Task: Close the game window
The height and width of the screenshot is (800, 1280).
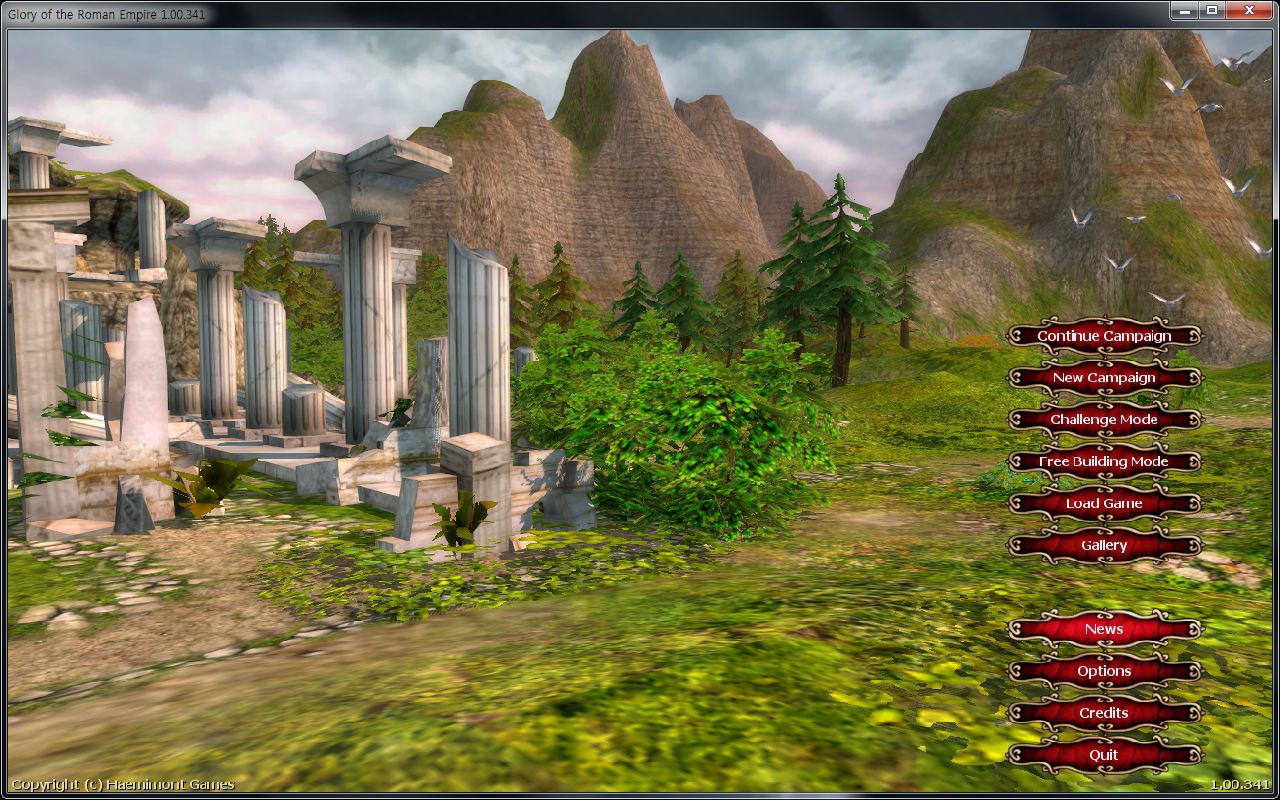Action: (x=1250, y=10)
